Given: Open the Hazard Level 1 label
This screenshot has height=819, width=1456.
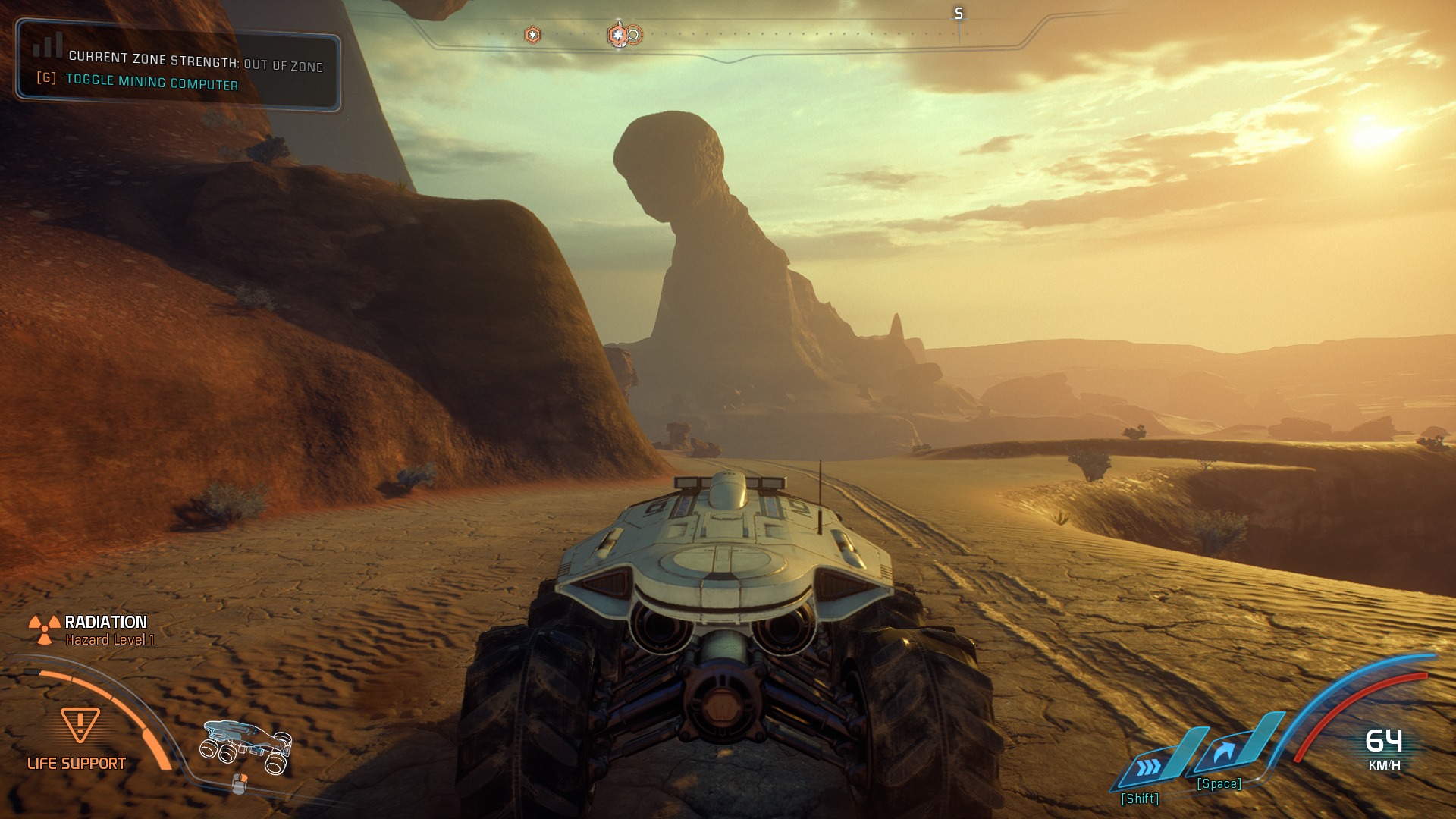Looking at the screenshot, I should pyautogui.click(x=110, y=641).
